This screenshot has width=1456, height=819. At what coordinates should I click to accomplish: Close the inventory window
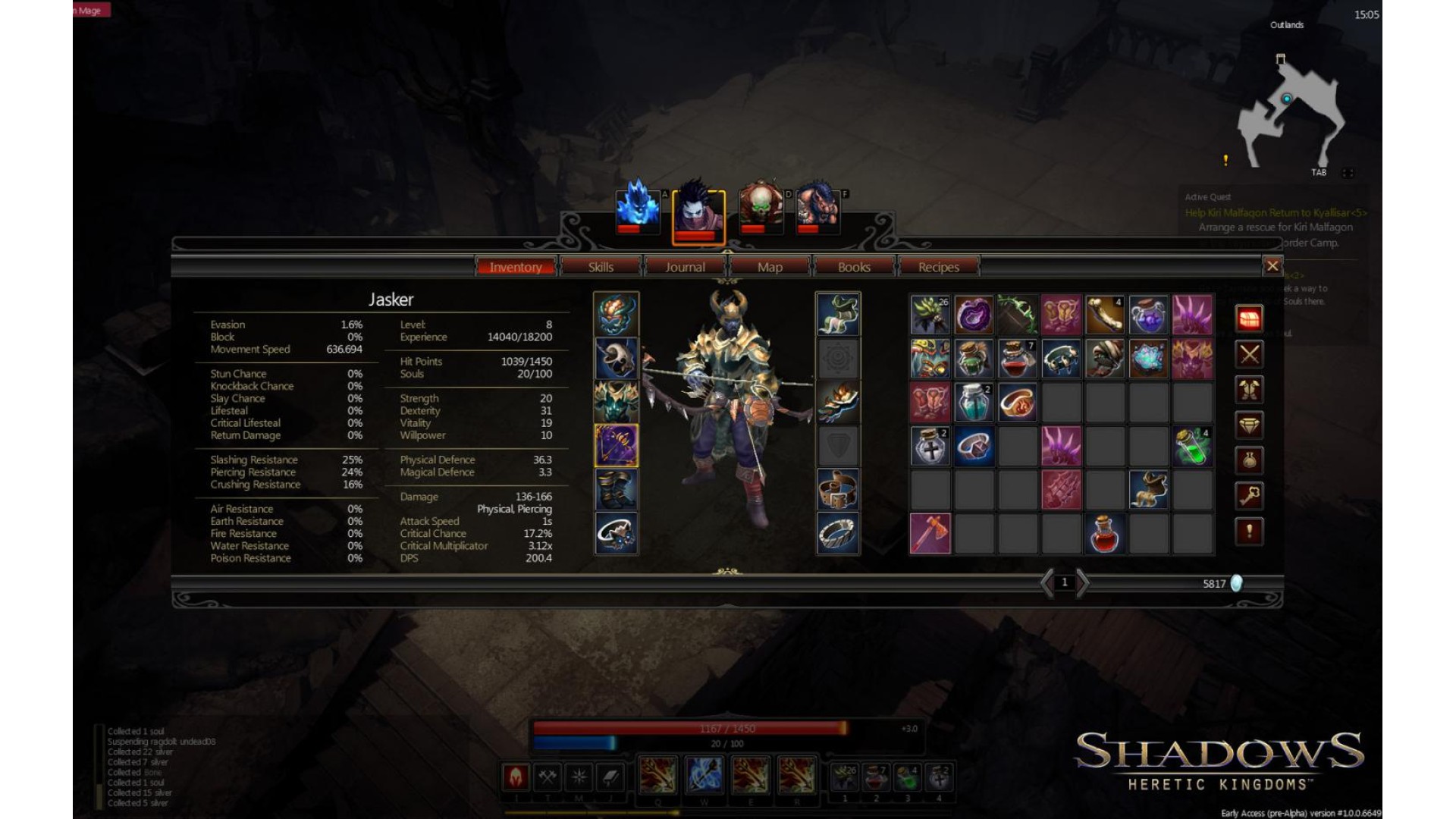coord(1272,266)
